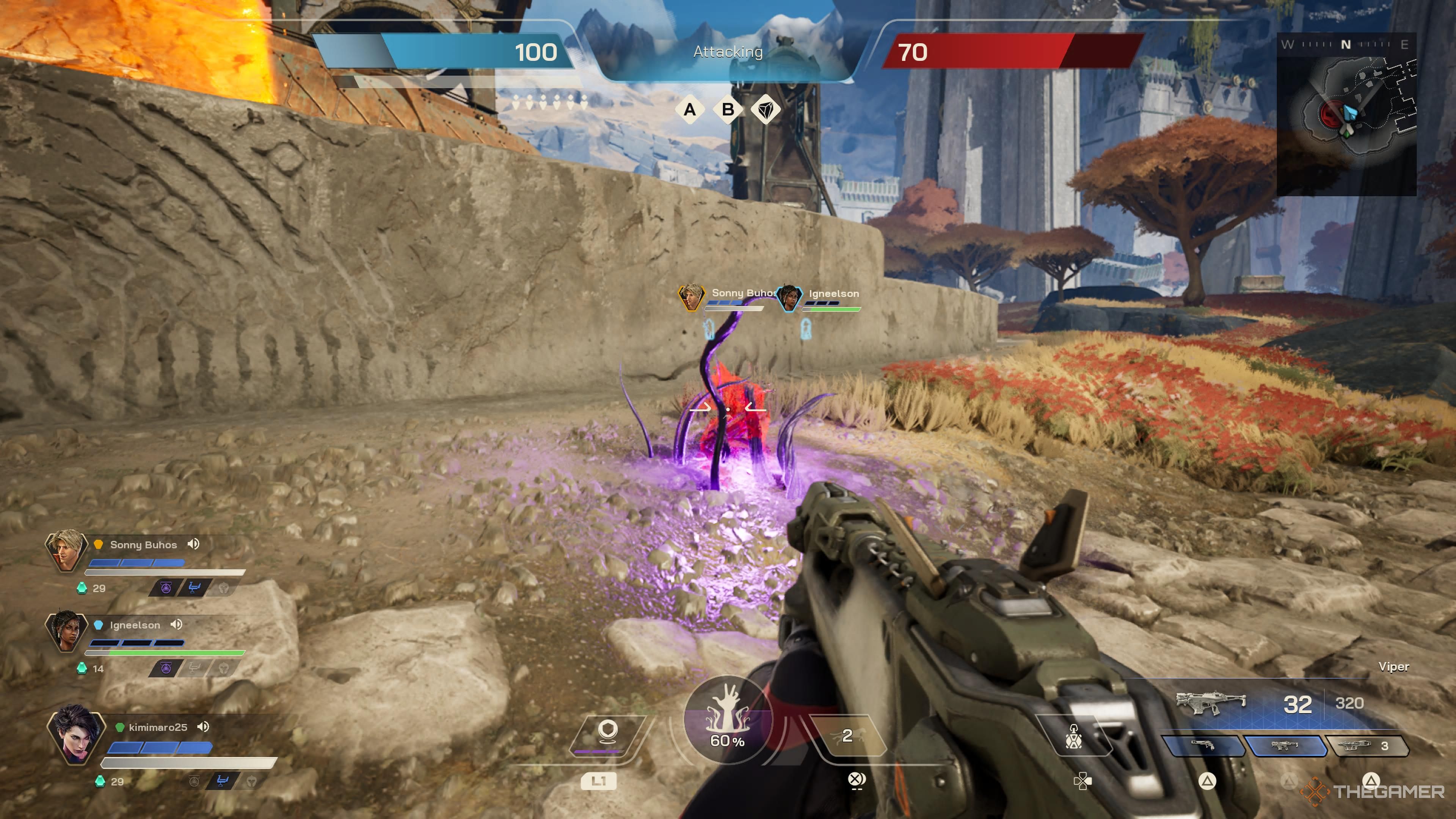
Task: Open the minimap
Action: (x=1346, y=116)
